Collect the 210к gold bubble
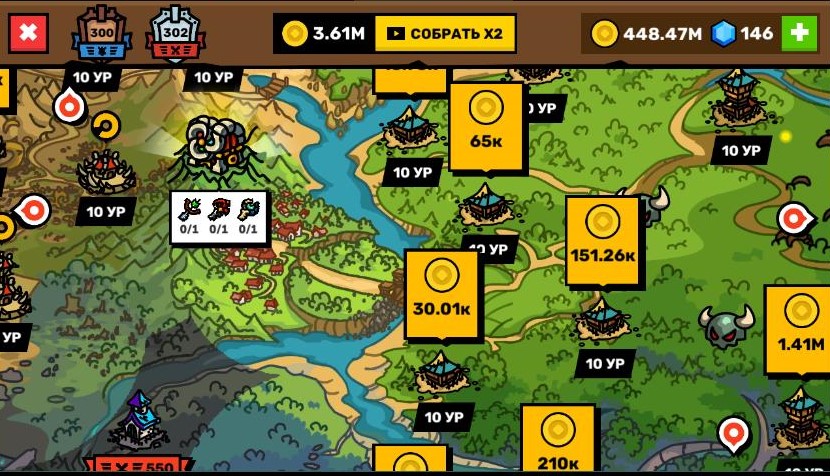Viewport: 830px width, 476px height. coord(558,435)
